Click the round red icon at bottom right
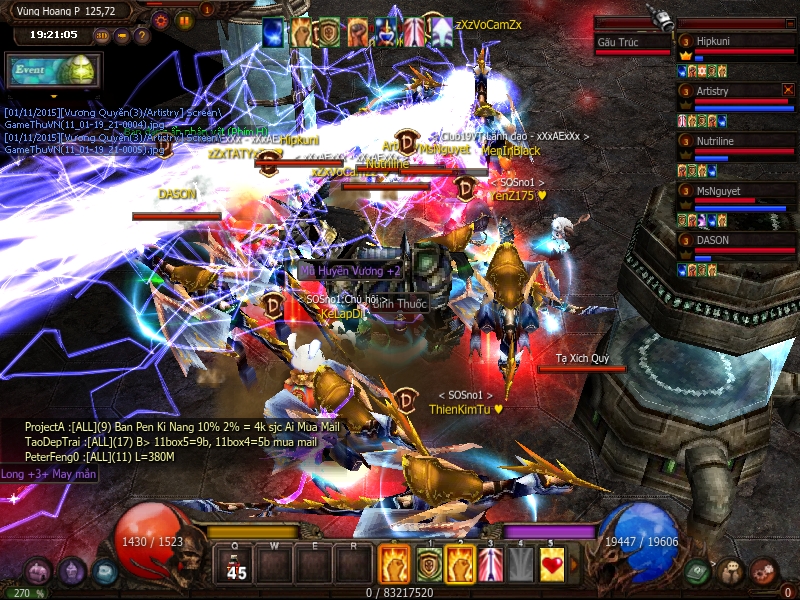Image resolution: width=800 pixels, height=600 pixels. tap(764, 571)
